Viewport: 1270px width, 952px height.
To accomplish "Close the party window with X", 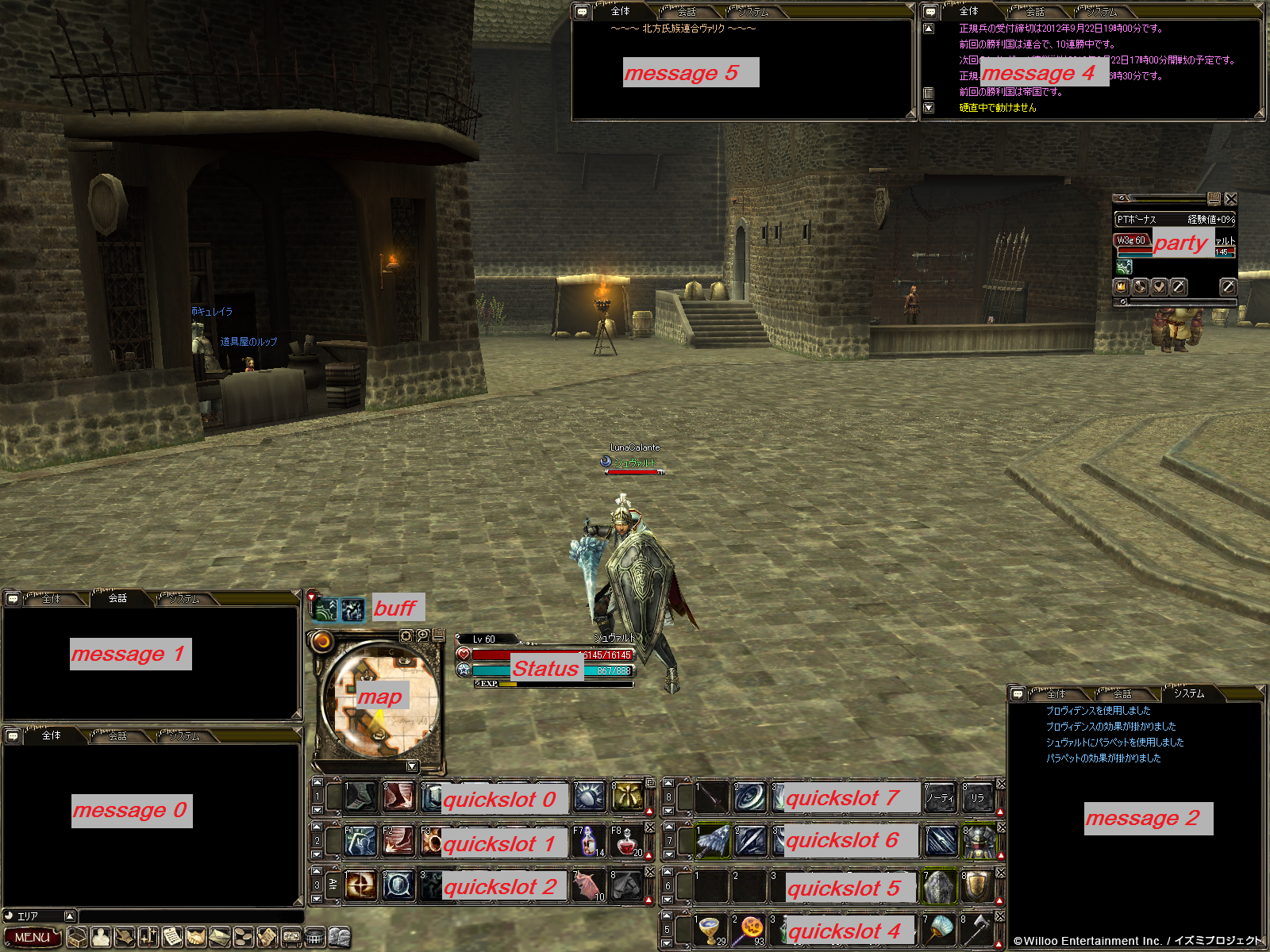I will (x=1230, y=198).
